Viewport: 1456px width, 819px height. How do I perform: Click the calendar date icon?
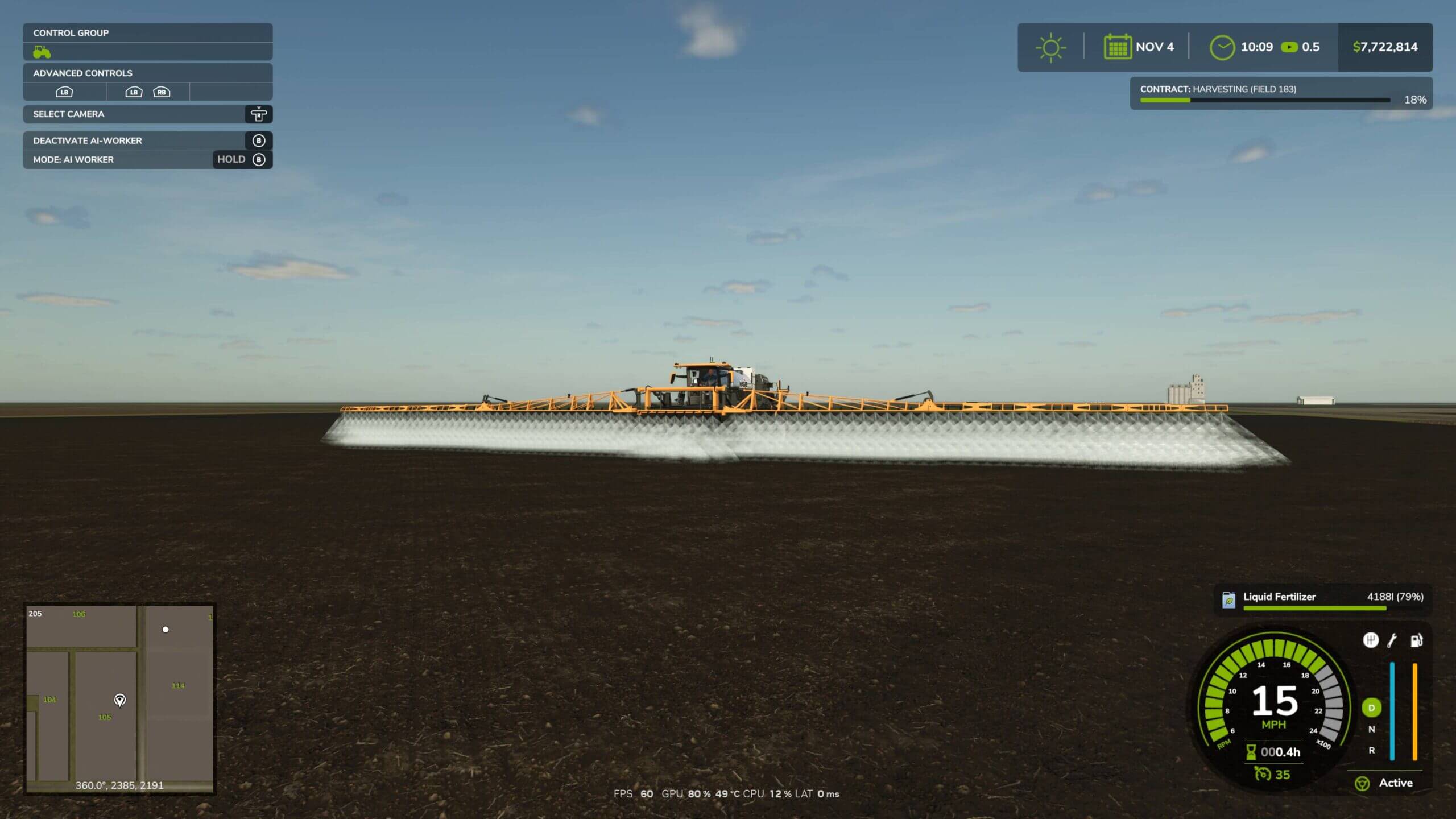click(1117, 47)
